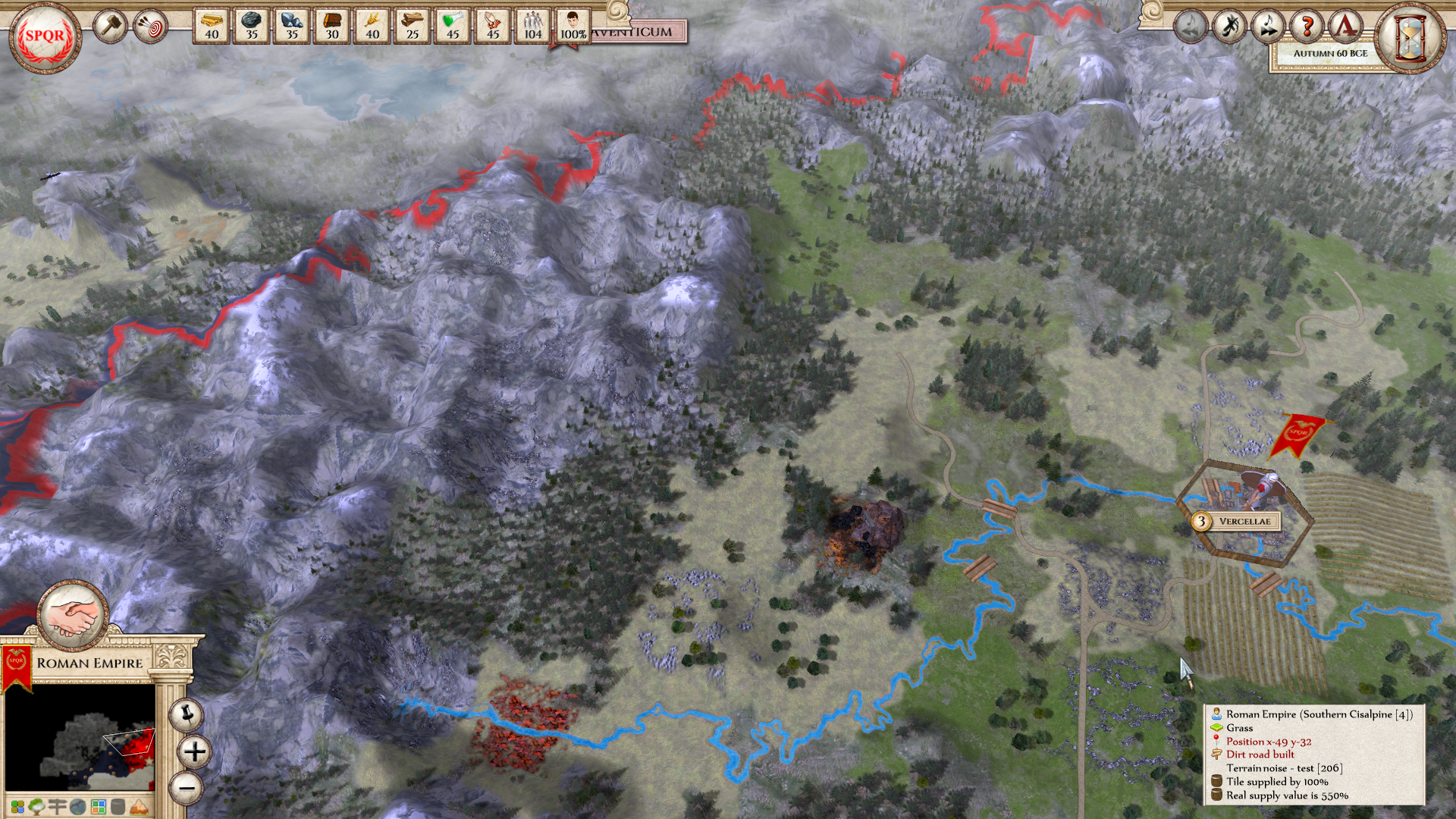
Task: Click the red A emblem button
Action: [x=1345, y=27]
